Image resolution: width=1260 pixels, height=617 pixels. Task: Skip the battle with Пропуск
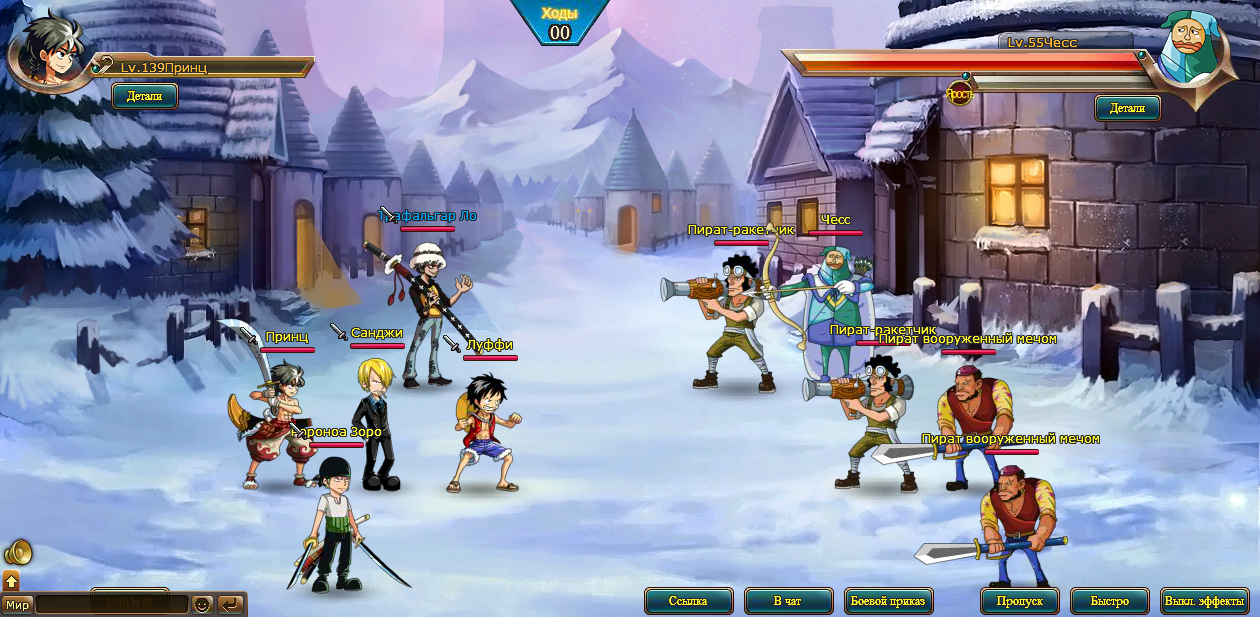coord(1020,601)
